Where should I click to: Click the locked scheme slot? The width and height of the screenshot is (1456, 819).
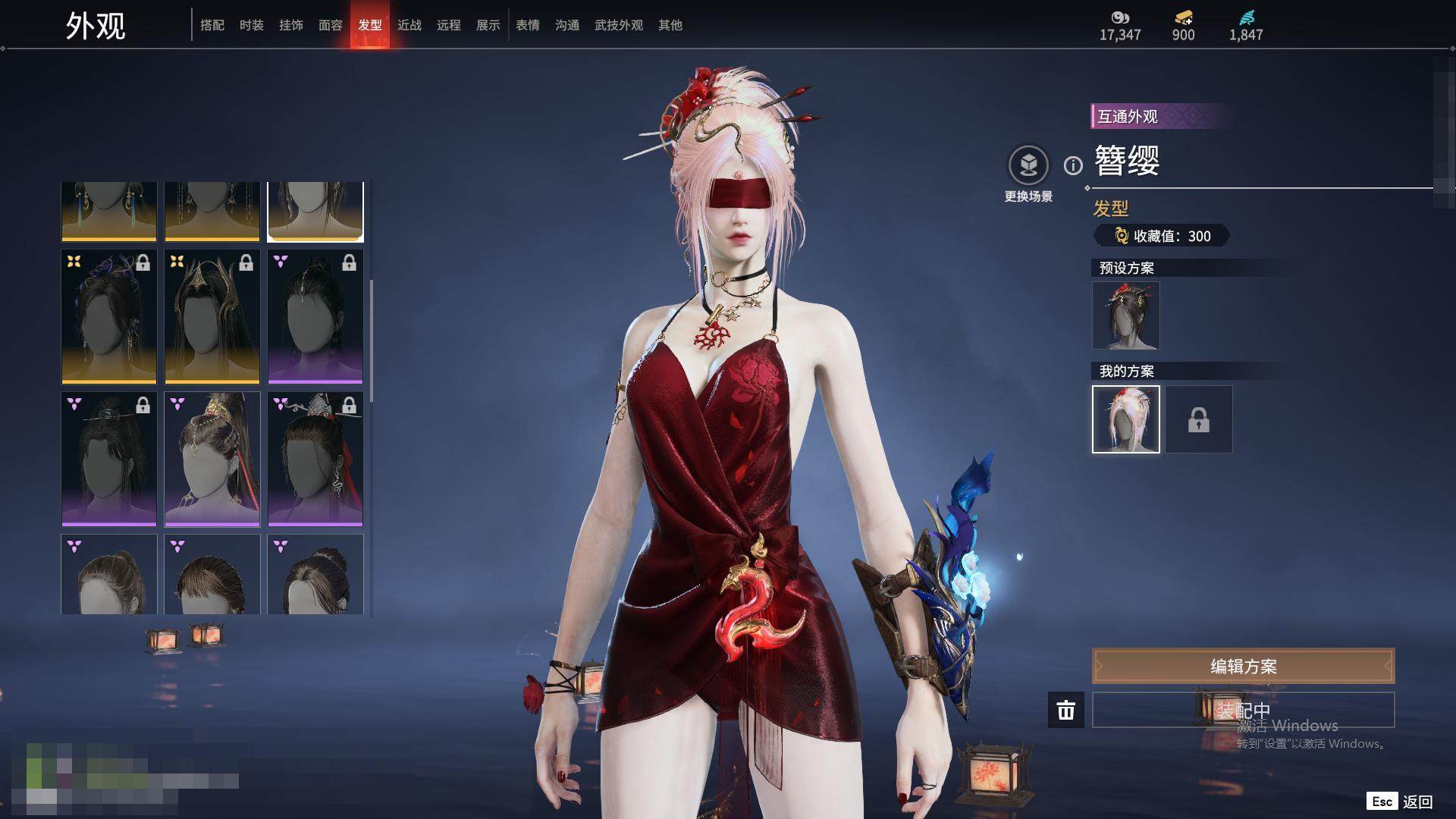tap(1199, 419)
